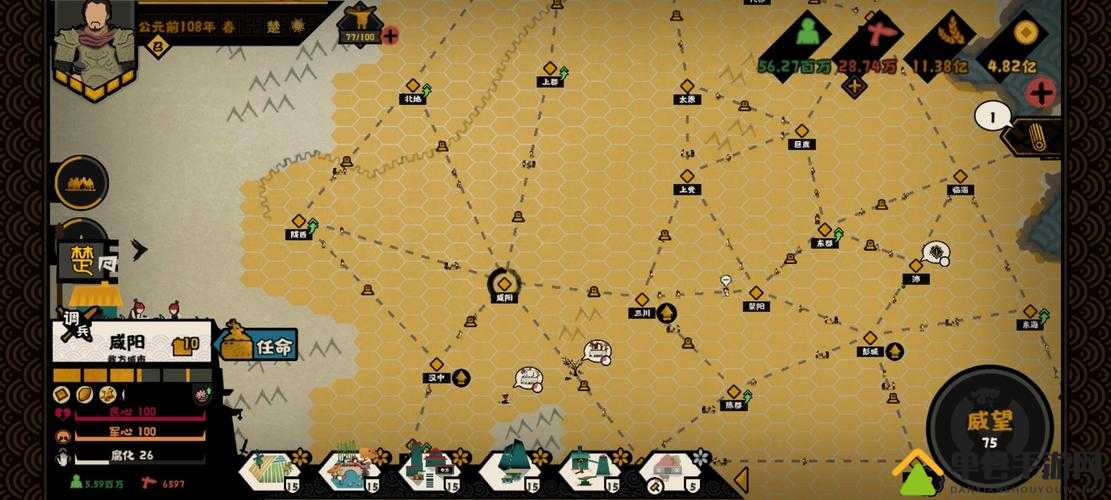Select the pink-roof house building with 5
This screenshot has width=1111, height=500.
tap(669, 471)
